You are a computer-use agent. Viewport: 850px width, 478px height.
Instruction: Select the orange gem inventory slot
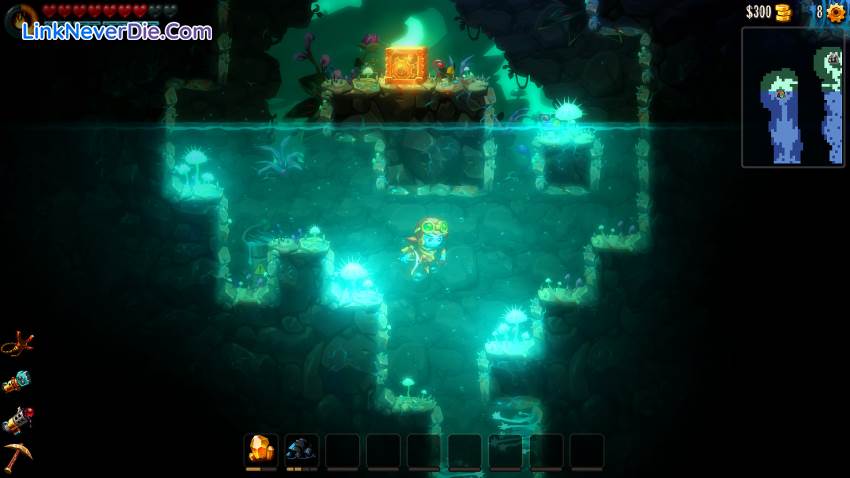[x=261, y=450]
